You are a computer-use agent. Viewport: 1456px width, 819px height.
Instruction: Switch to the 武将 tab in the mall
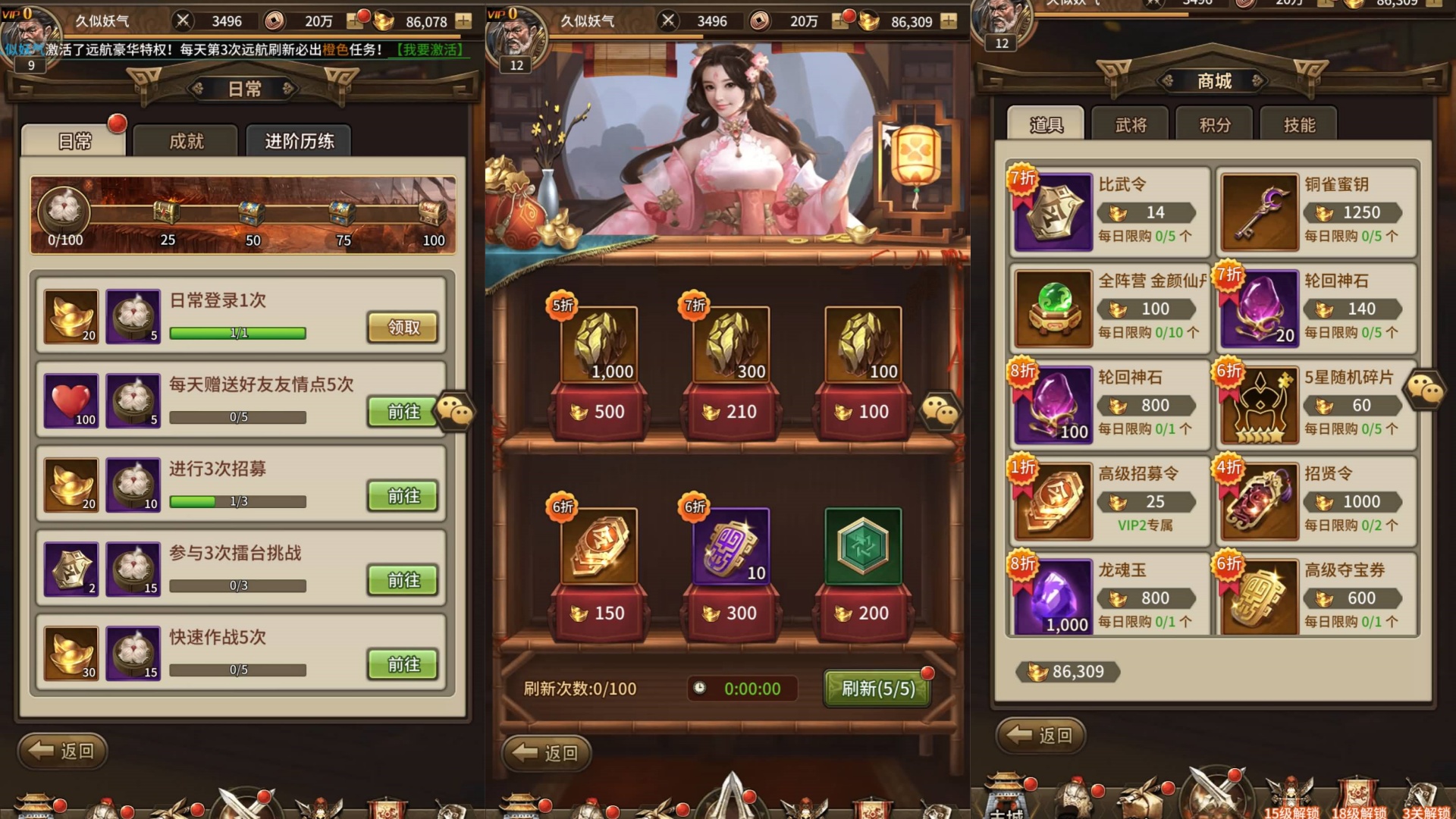pos(1130,124)
